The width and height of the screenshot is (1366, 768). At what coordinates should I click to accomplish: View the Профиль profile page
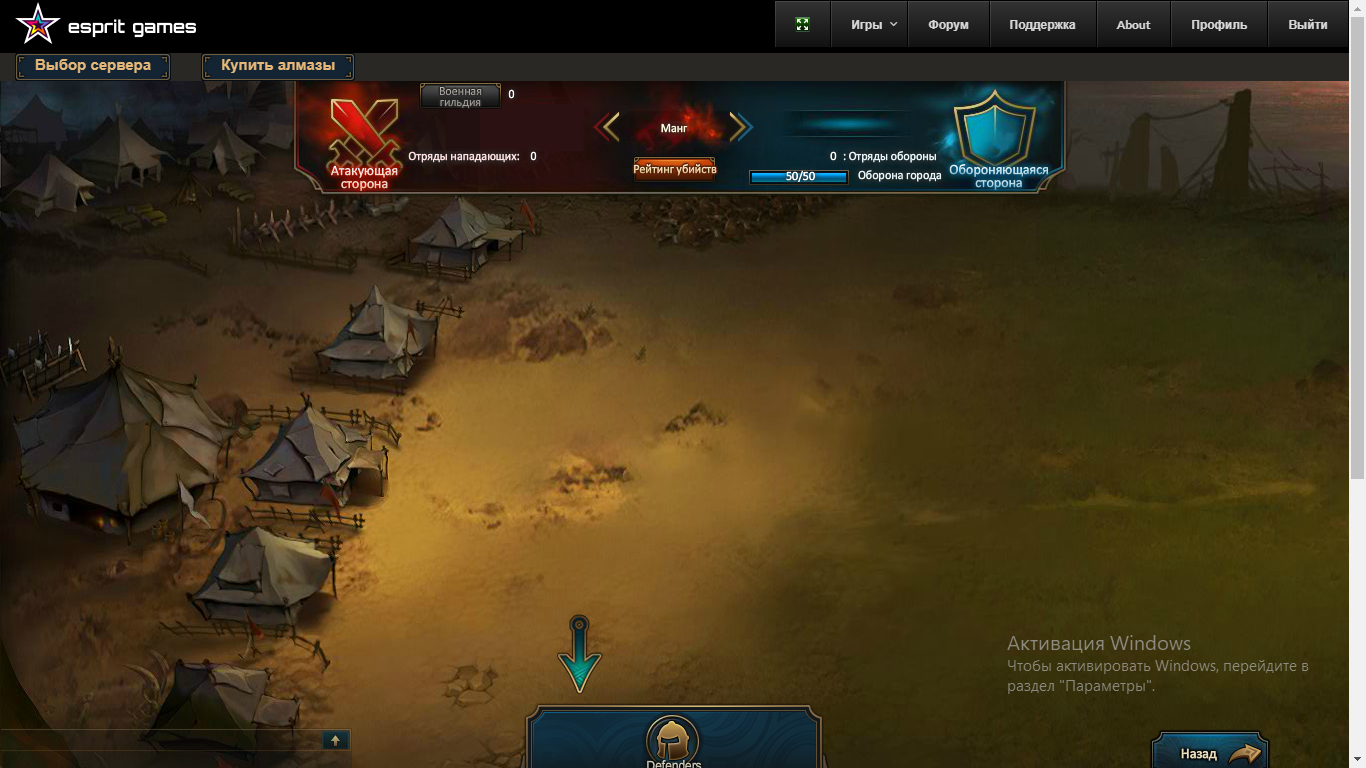point(1218,25)
